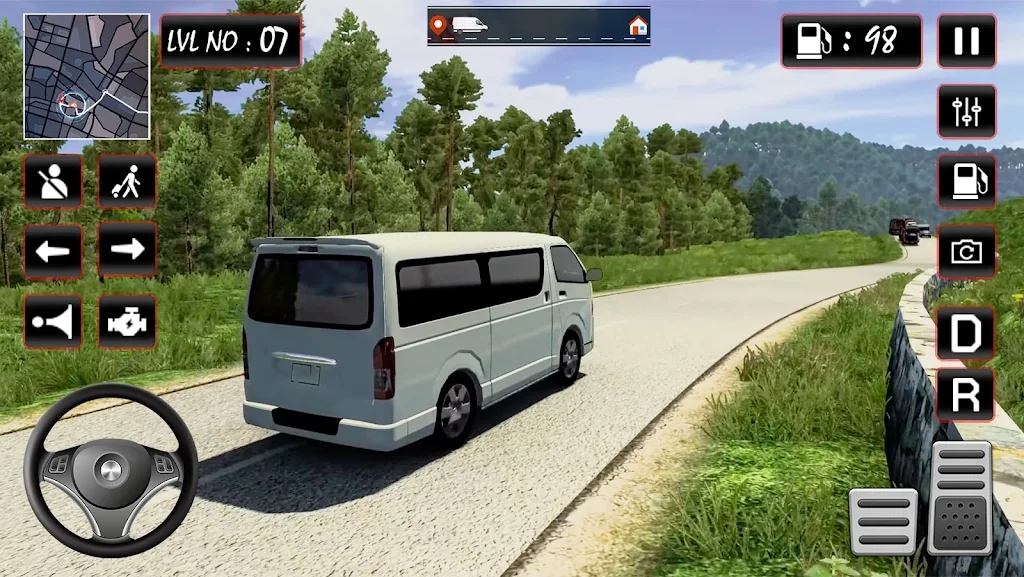
Task: Shift into Reverse with the R button
Action: [x=965, y=395]
